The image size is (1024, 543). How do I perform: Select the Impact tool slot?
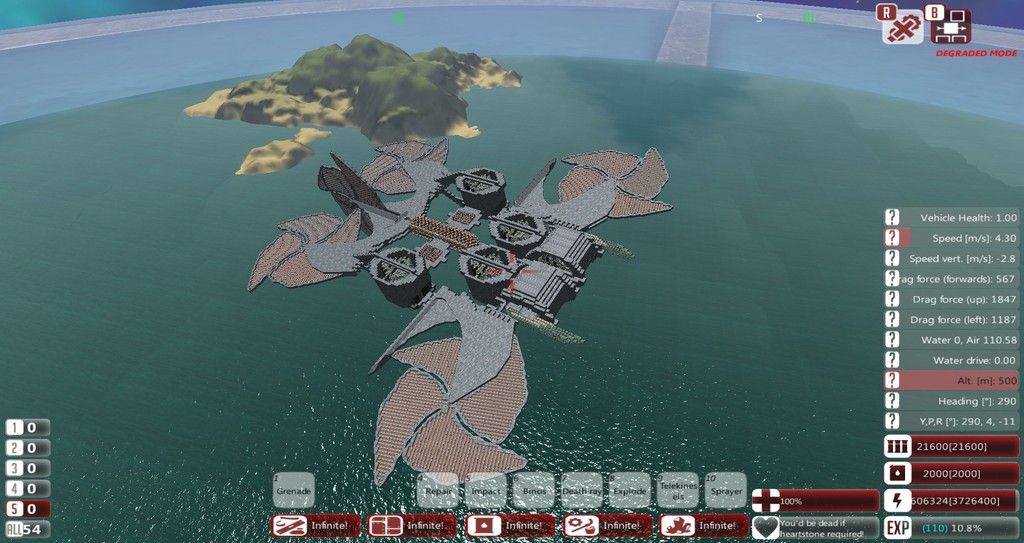click(x=486, y=490)
